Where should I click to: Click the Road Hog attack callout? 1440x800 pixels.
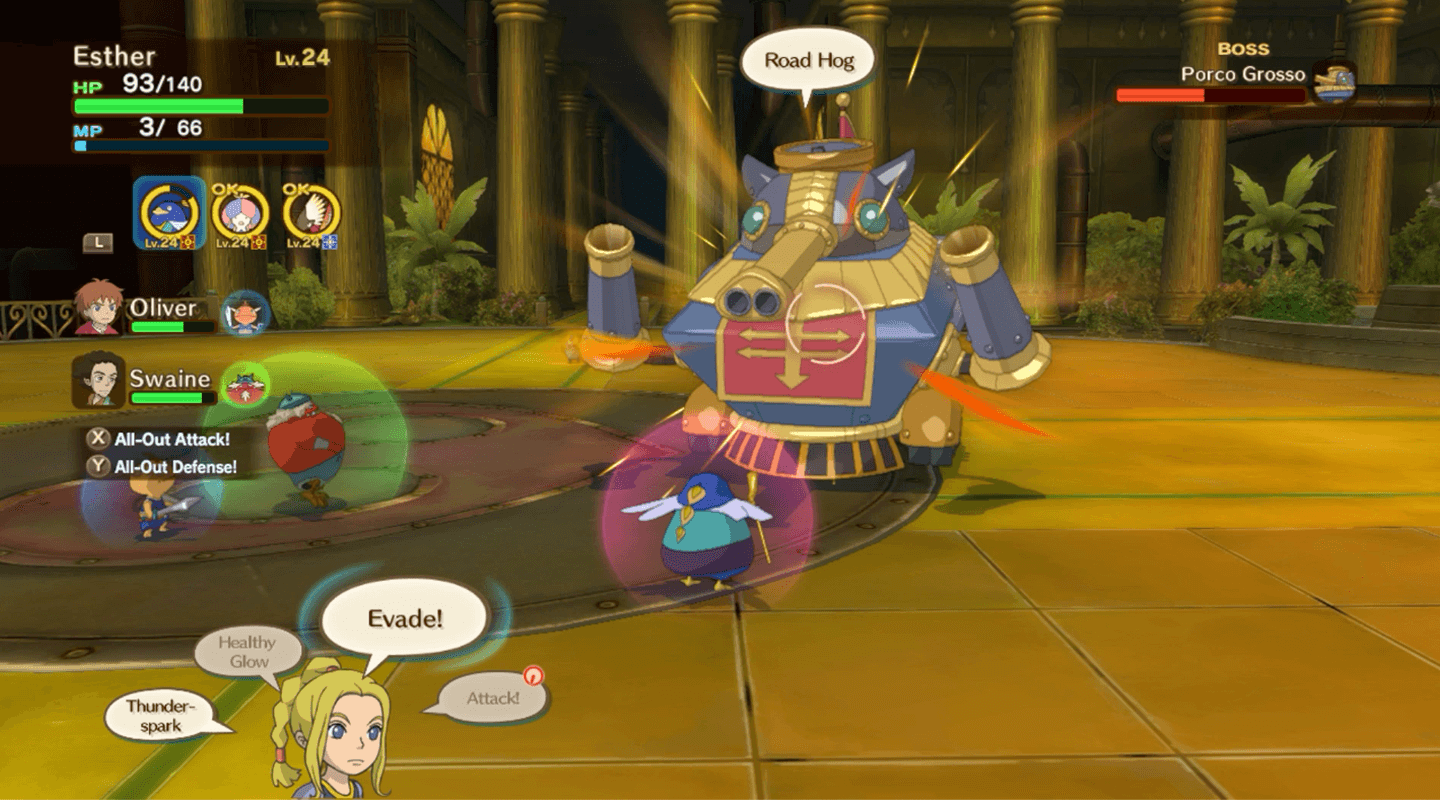(807, 60)
